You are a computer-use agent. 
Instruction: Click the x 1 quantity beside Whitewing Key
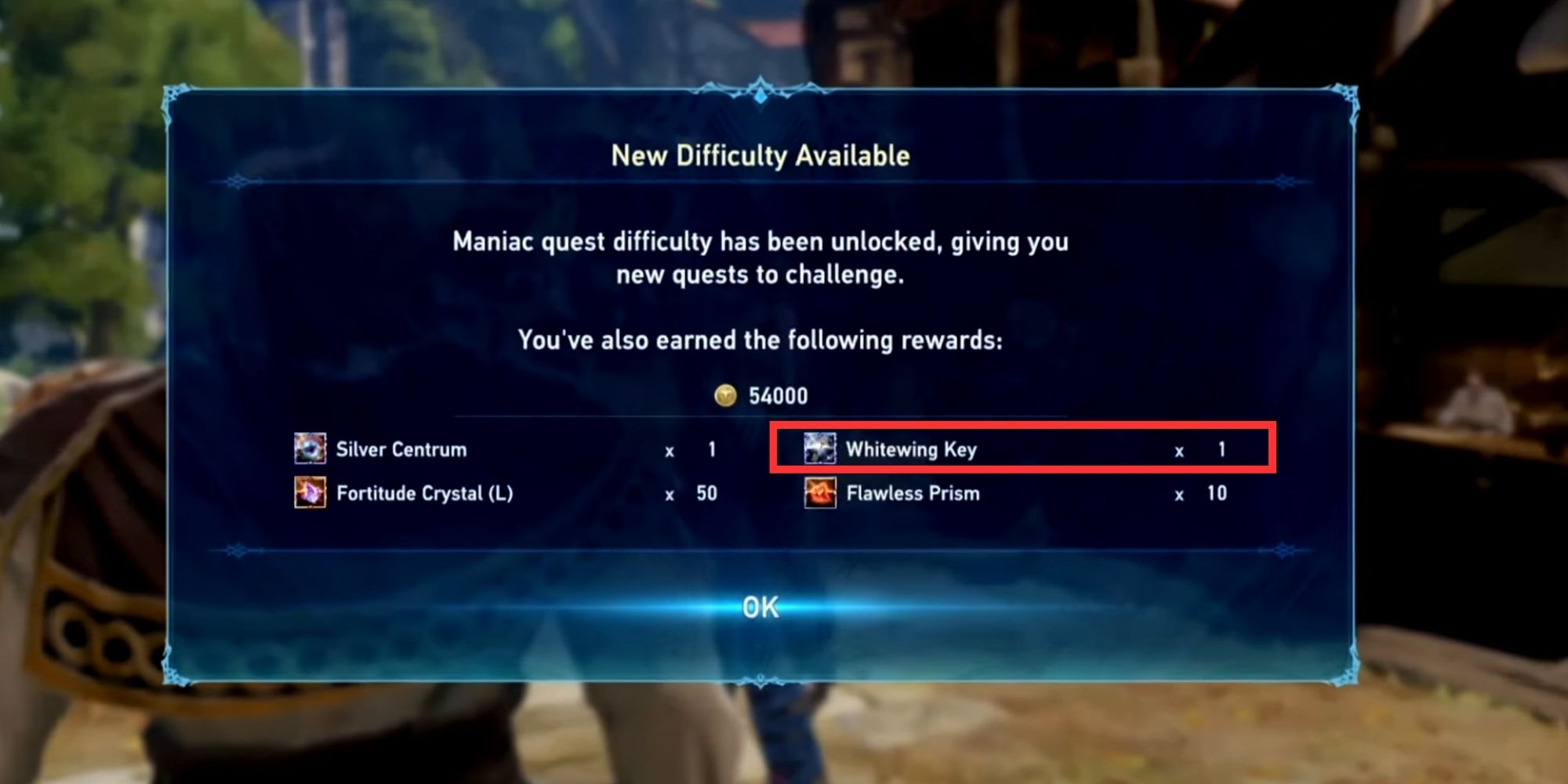(x=1200, y=449)
